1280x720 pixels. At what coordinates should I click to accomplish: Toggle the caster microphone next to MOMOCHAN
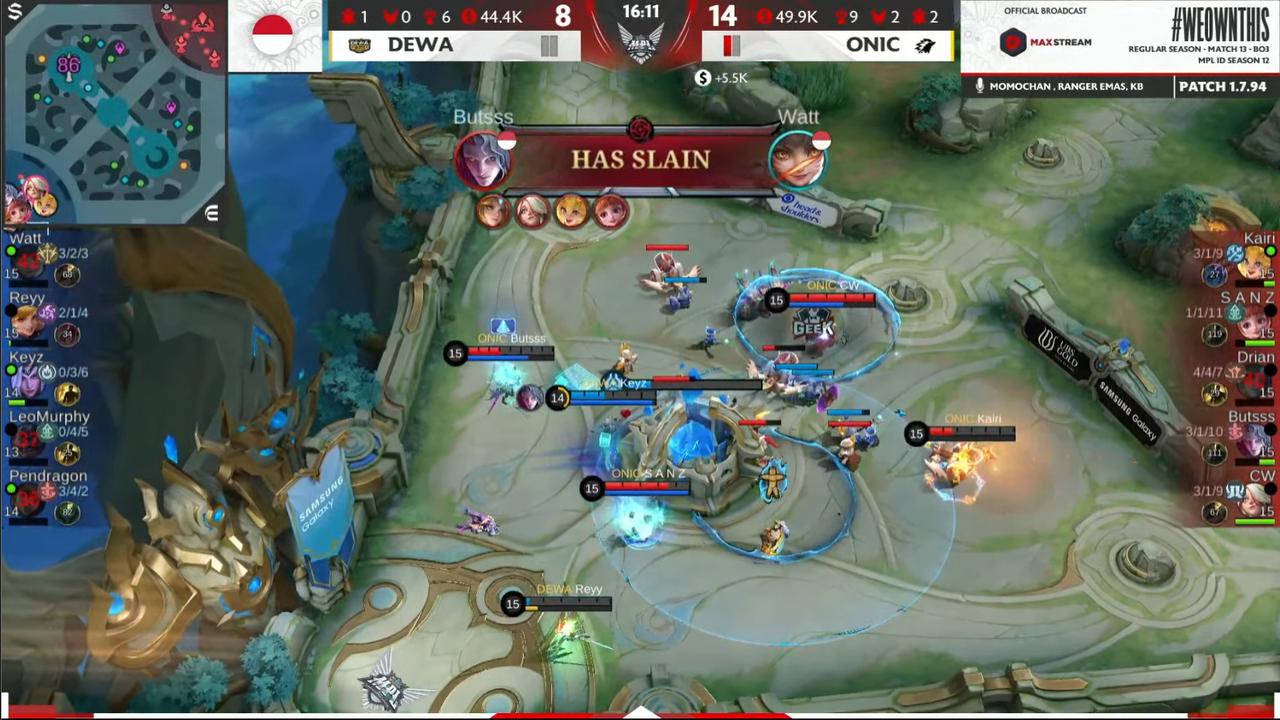(978, 87)
